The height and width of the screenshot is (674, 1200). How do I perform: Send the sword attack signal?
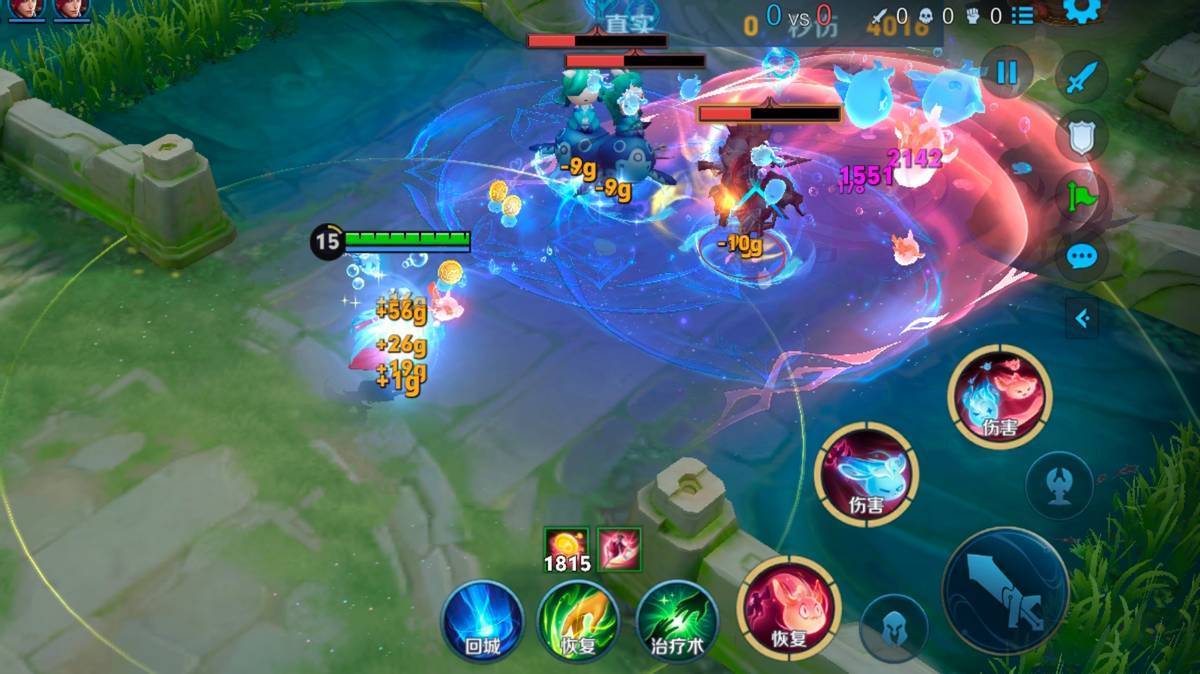click(1081, 77)
